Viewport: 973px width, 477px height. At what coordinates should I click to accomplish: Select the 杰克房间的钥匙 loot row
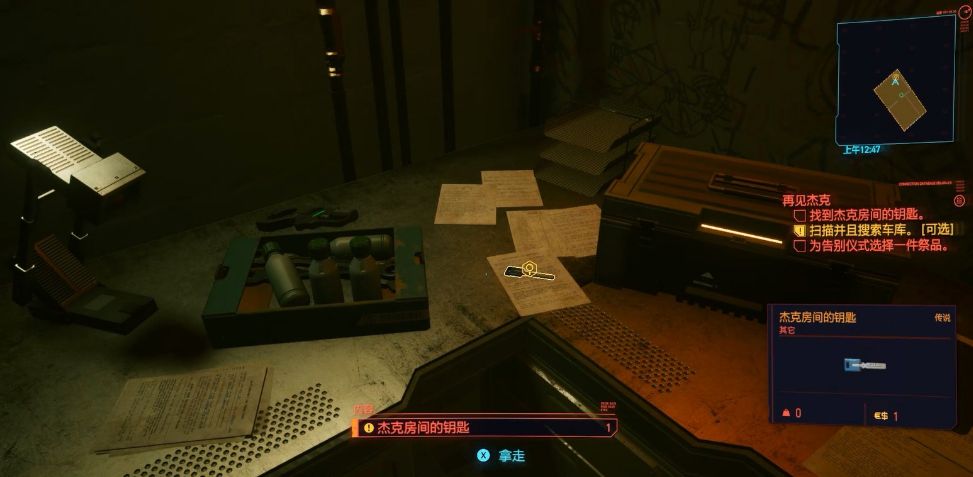(x=484, y=427)
